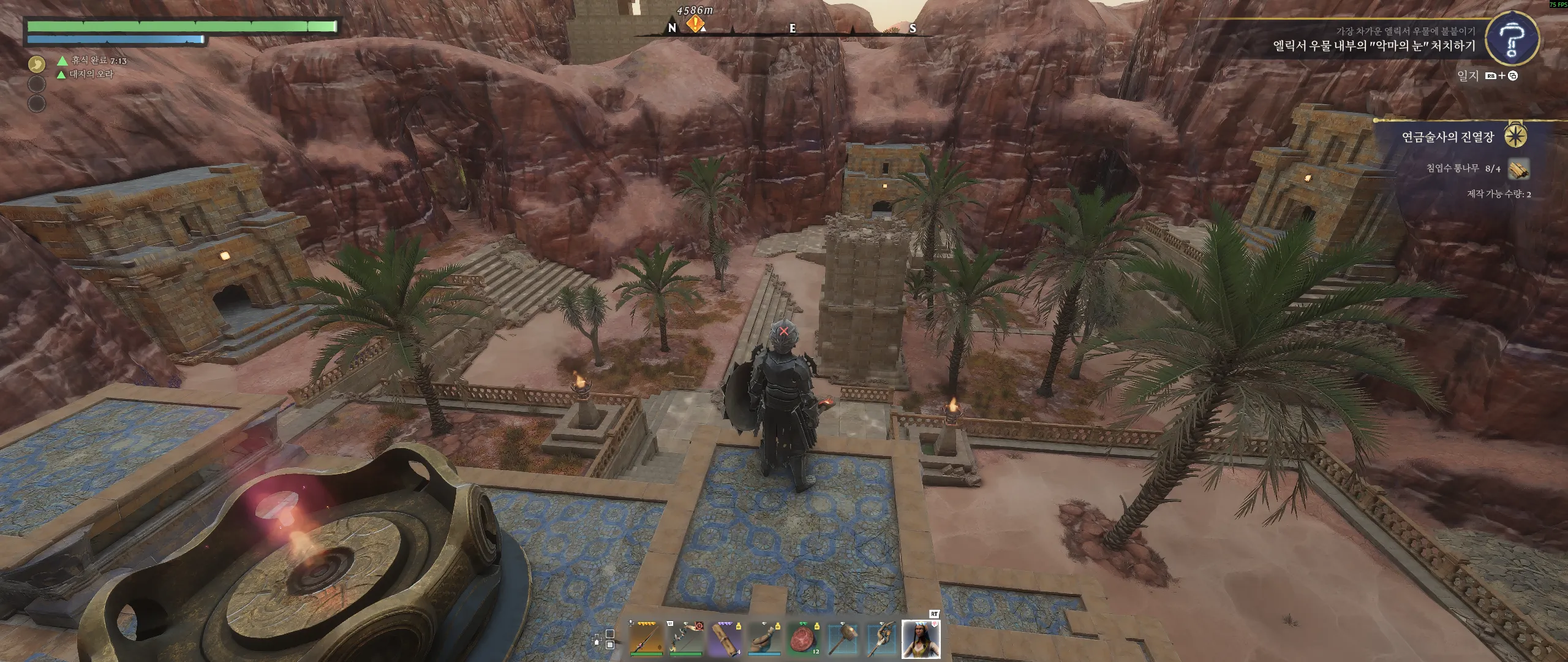Select the wooden log hotbar slot
Viewport: 1568px width, 662px height.
[725, 638]
